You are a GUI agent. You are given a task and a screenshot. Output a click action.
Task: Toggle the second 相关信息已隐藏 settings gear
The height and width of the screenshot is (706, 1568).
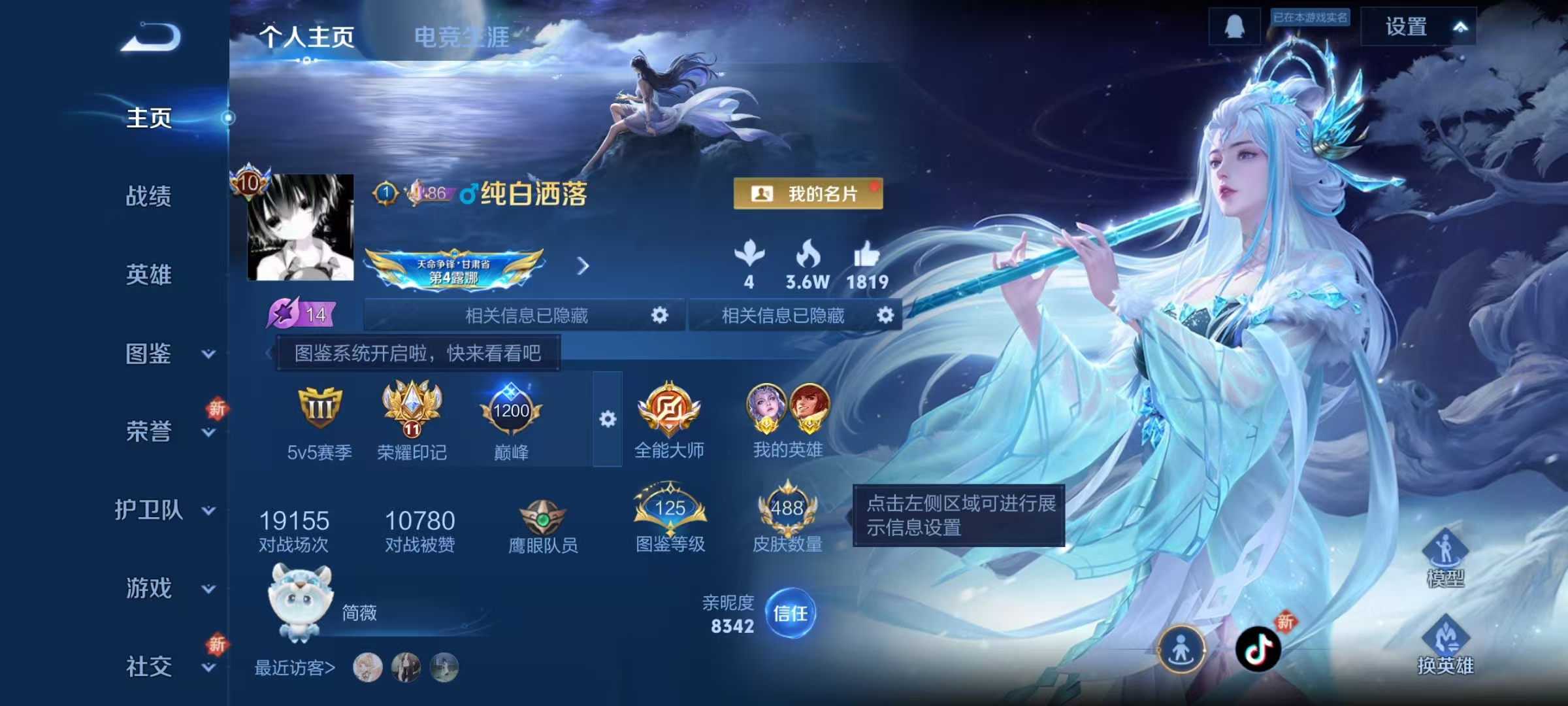click(886, 316)
